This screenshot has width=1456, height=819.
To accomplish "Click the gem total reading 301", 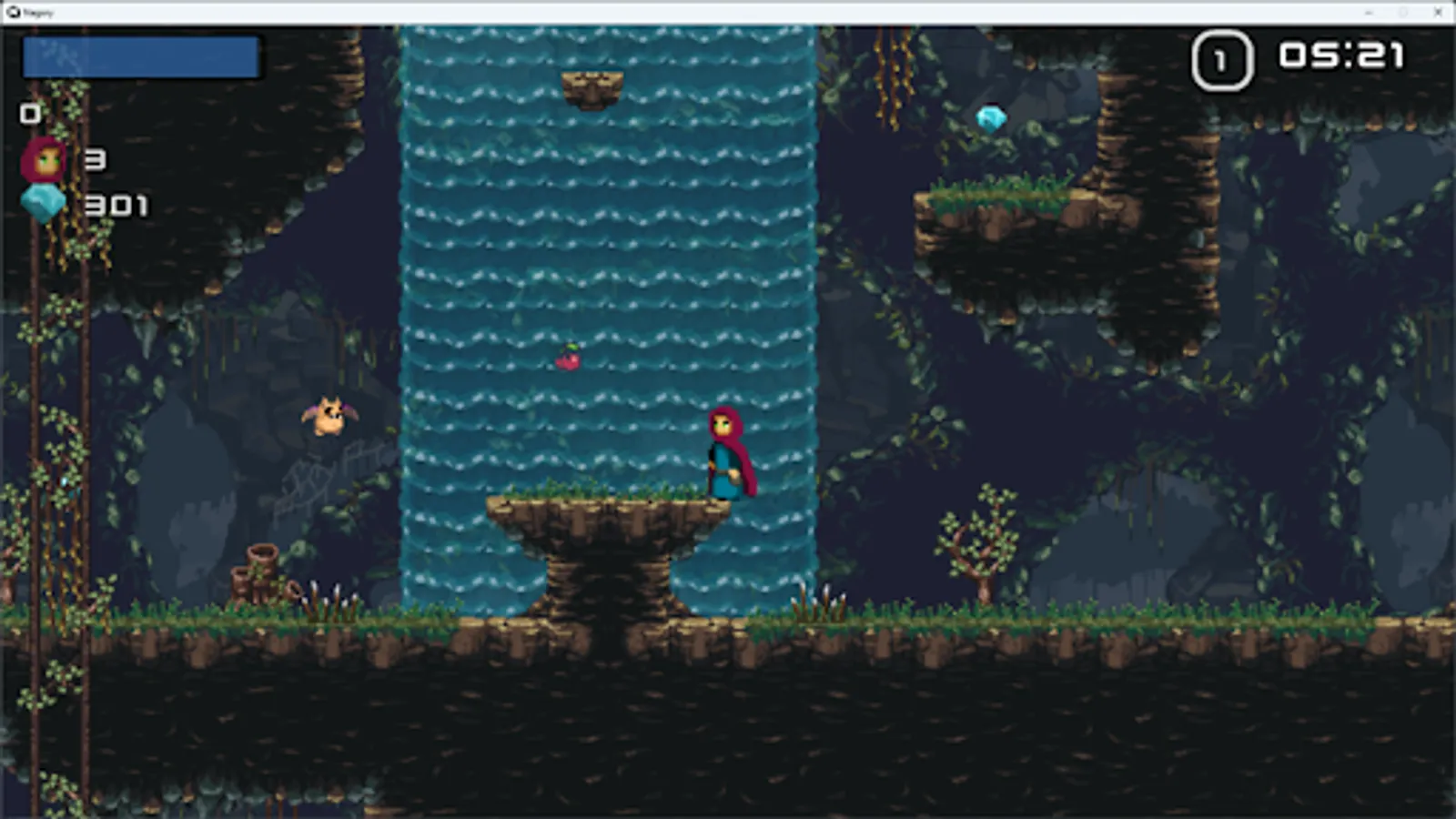I will click(x=114, y=207).
